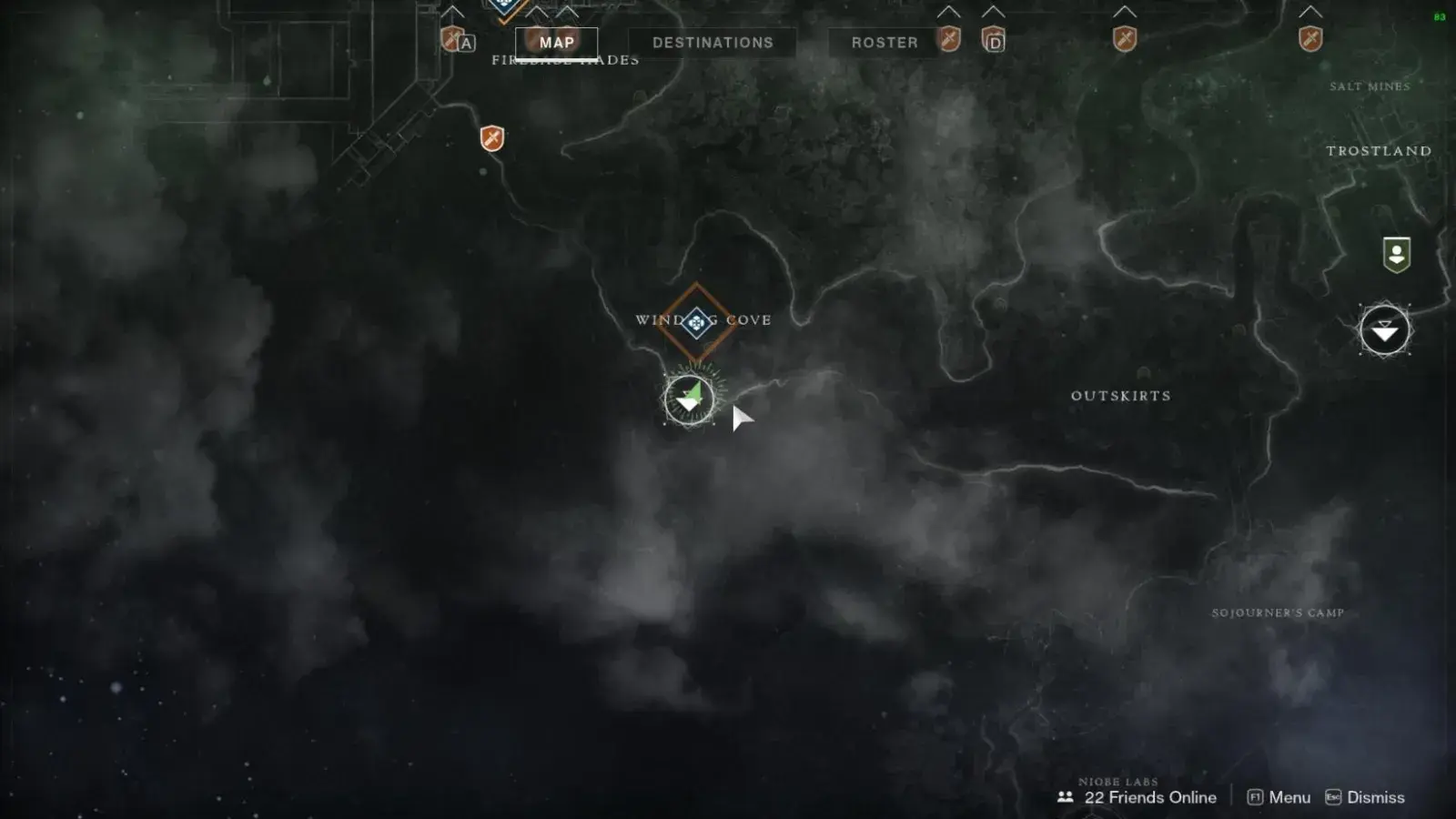This screenshot has width=1456, height=819.
Task: Select the green vendor shield marker
Action: click(x=1396, y=254)
